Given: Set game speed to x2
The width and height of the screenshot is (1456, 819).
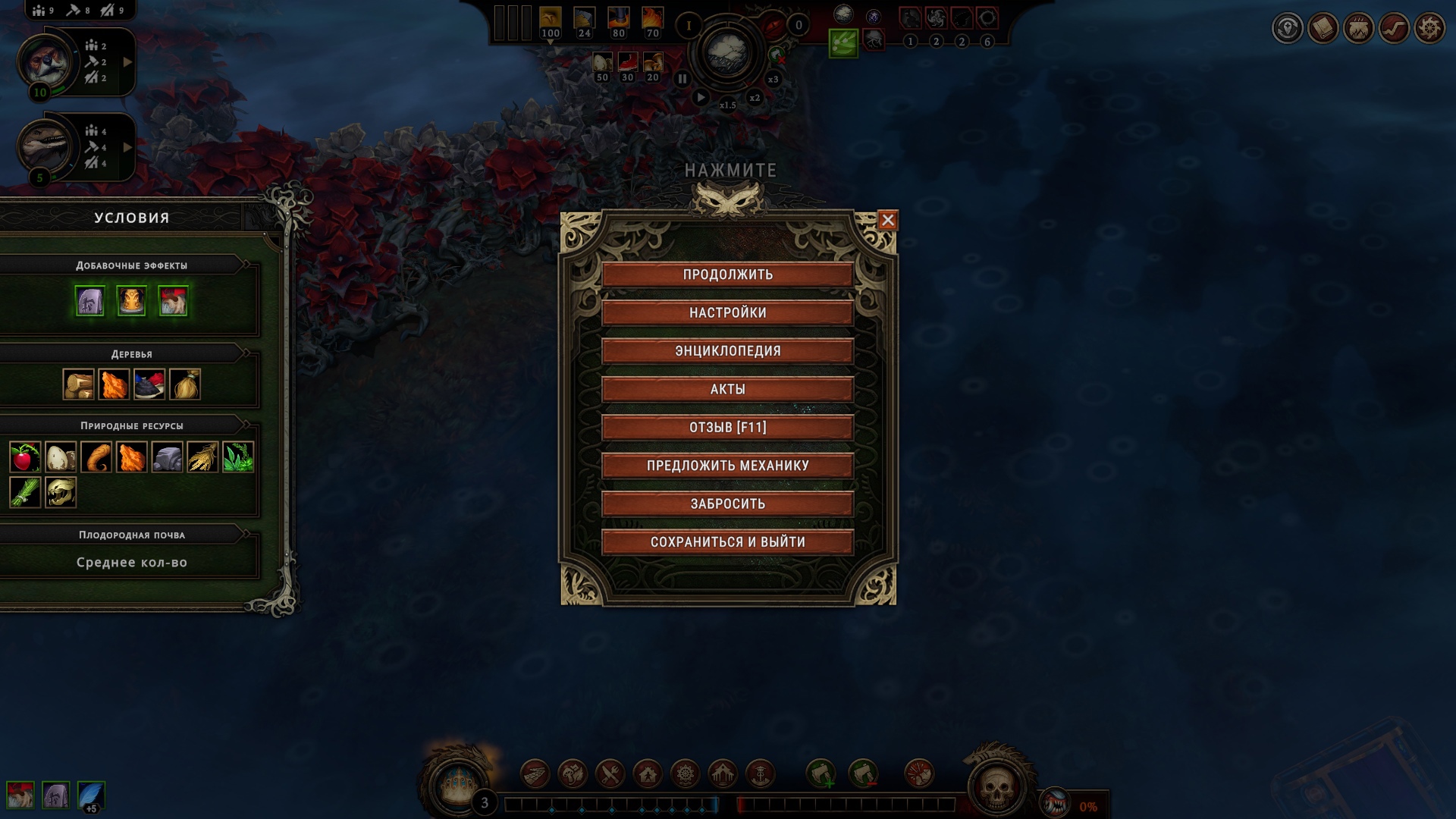Looking at the screenshot, I should pos(755,98).
